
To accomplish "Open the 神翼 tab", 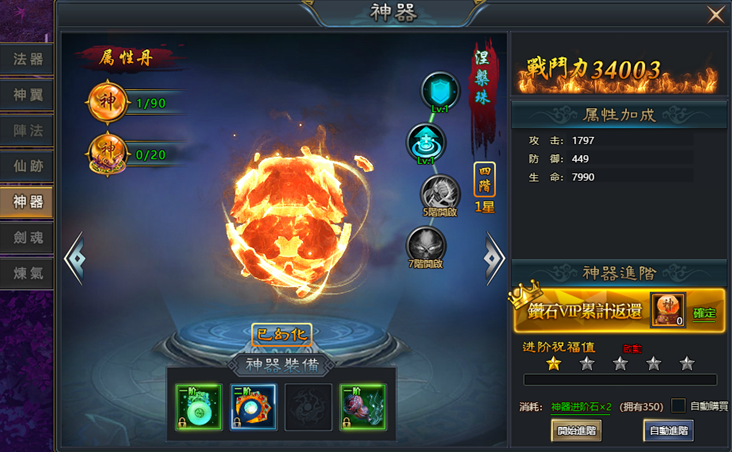I will (28, 95).
